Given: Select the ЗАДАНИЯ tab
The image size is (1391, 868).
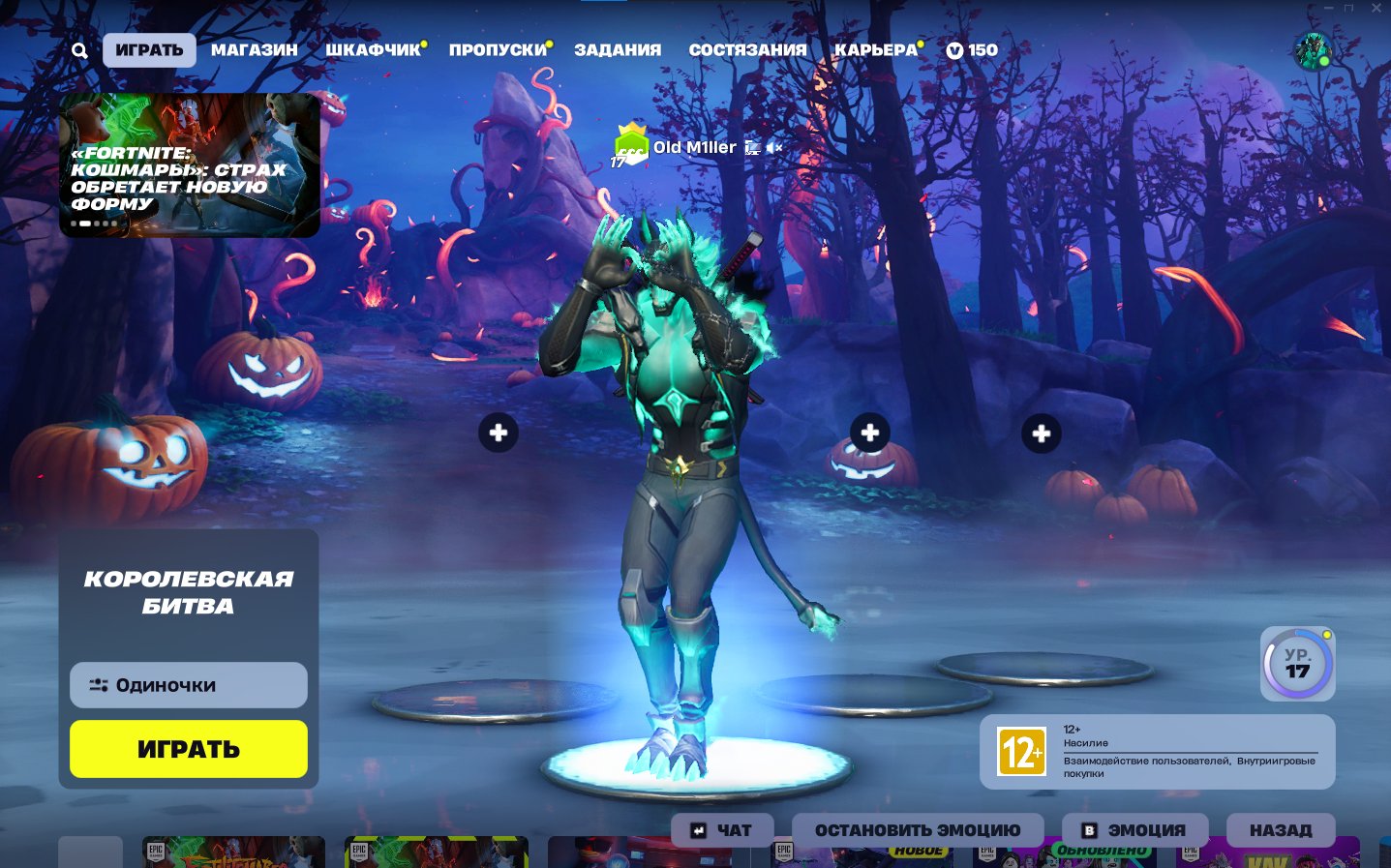Looking at the screenshot, I should coord(618,50).
